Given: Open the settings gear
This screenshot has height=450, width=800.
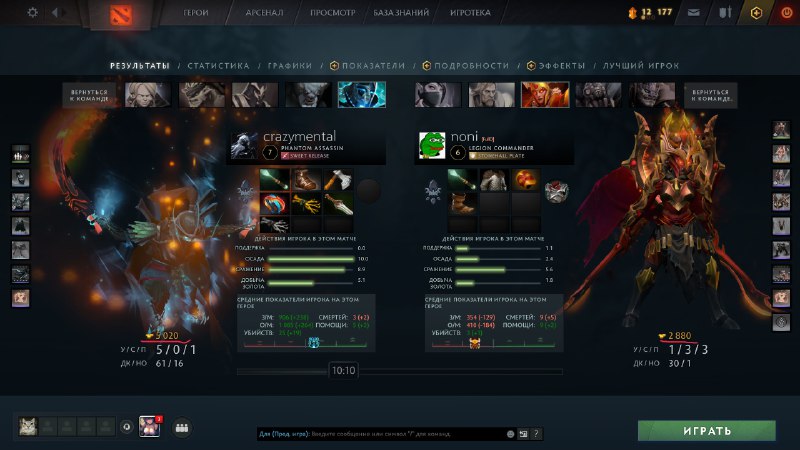Looking at the screenshot, I should (x=32, y=13).
